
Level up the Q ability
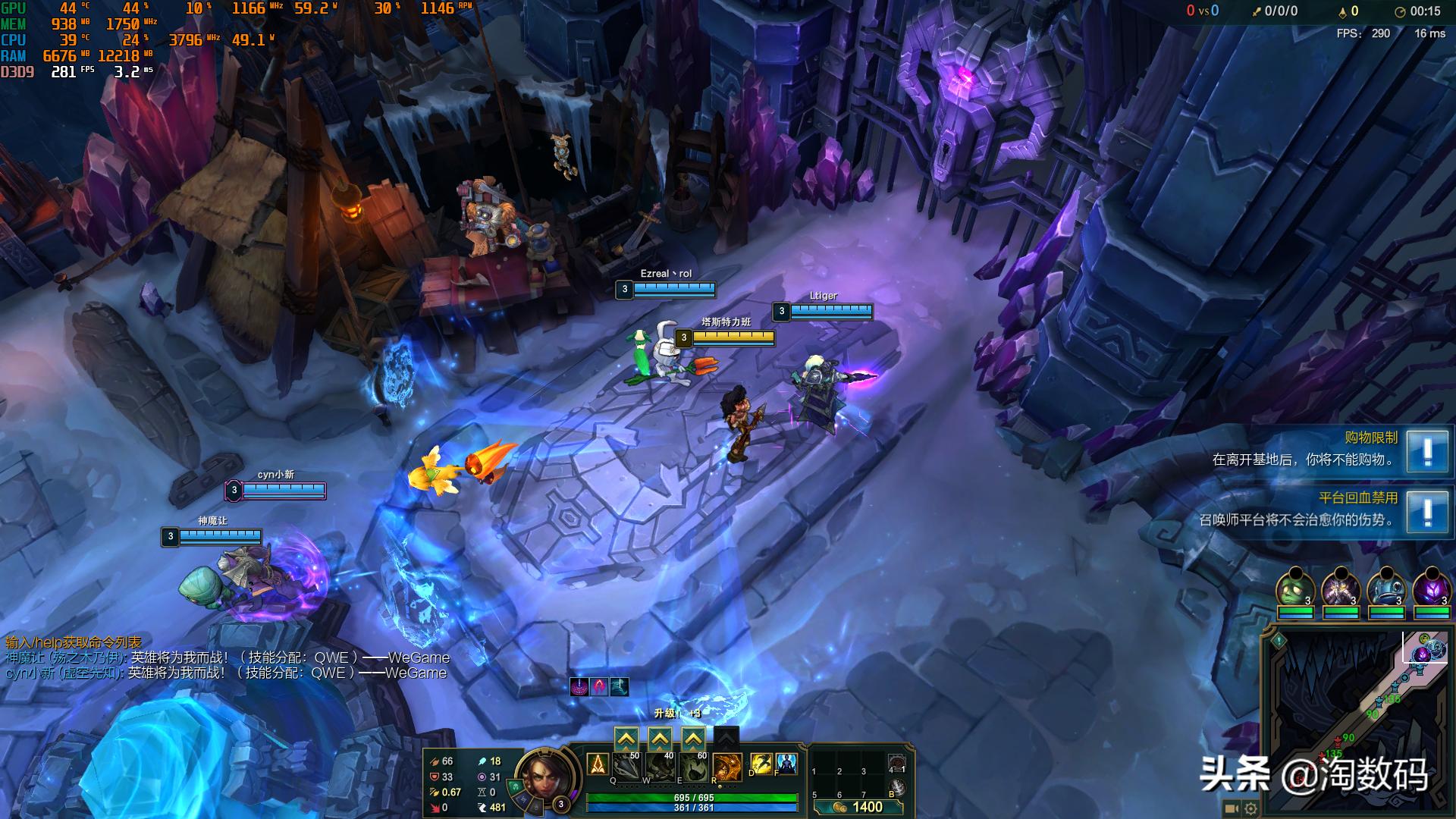626,738
